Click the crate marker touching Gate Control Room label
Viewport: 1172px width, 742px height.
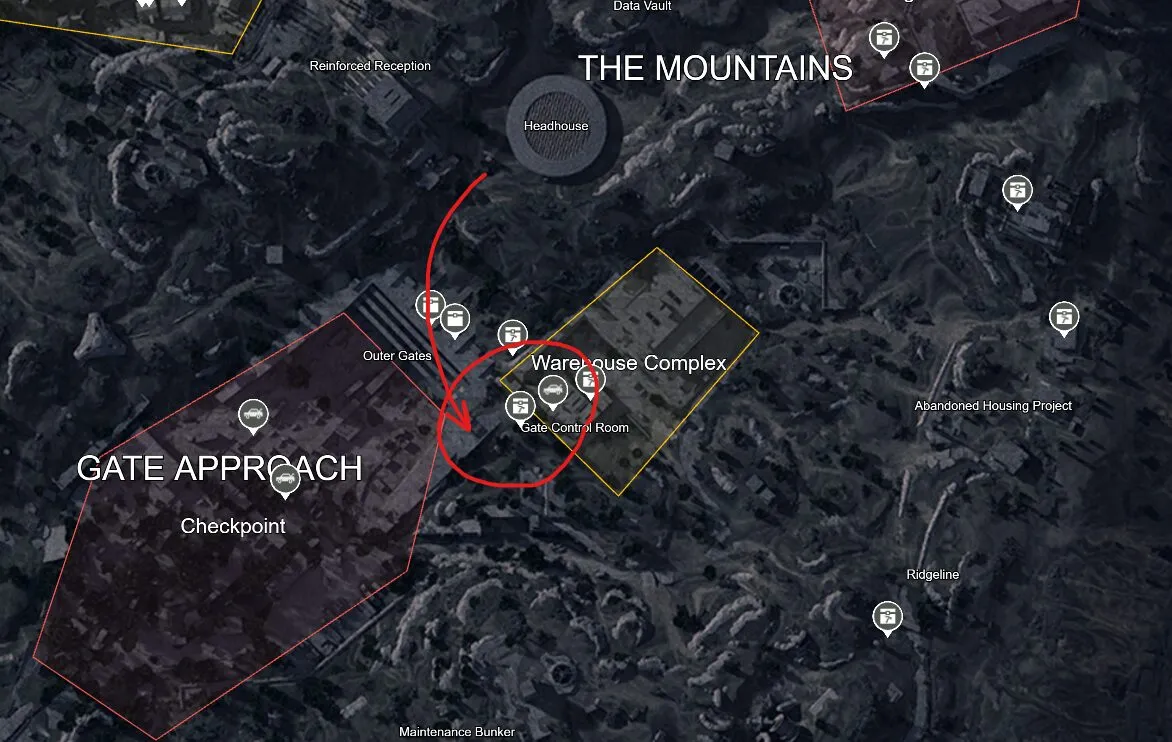pyautogui.click(x=519, y=406)
